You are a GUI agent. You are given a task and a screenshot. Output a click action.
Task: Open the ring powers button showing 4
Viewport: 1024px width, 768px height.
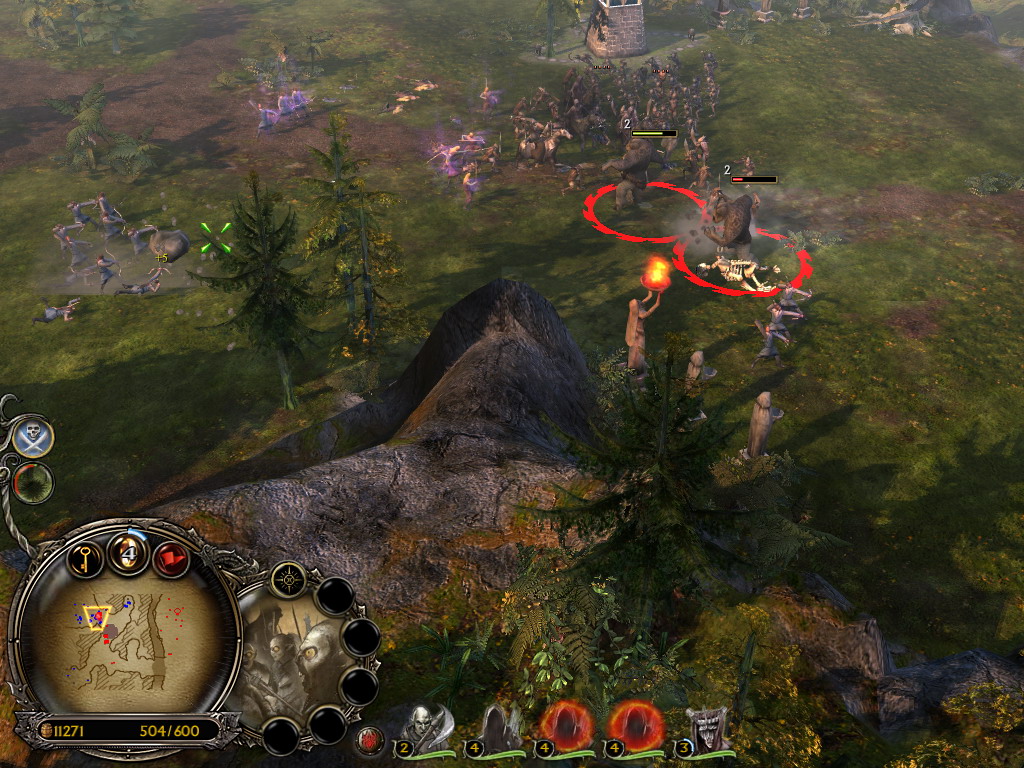coord(129,553)
